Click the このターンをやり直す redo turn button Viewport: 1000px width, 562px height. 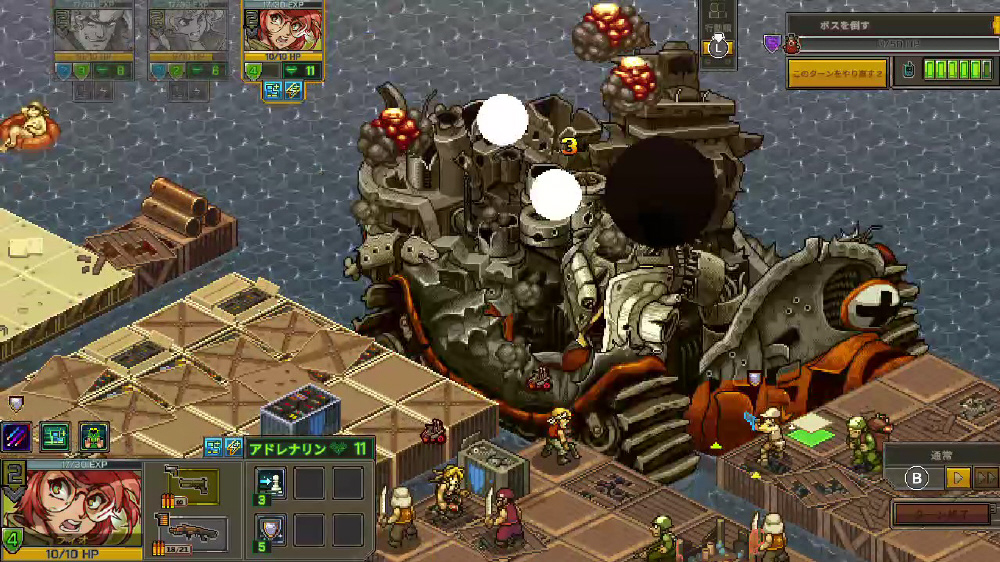(x=836, y=73)
